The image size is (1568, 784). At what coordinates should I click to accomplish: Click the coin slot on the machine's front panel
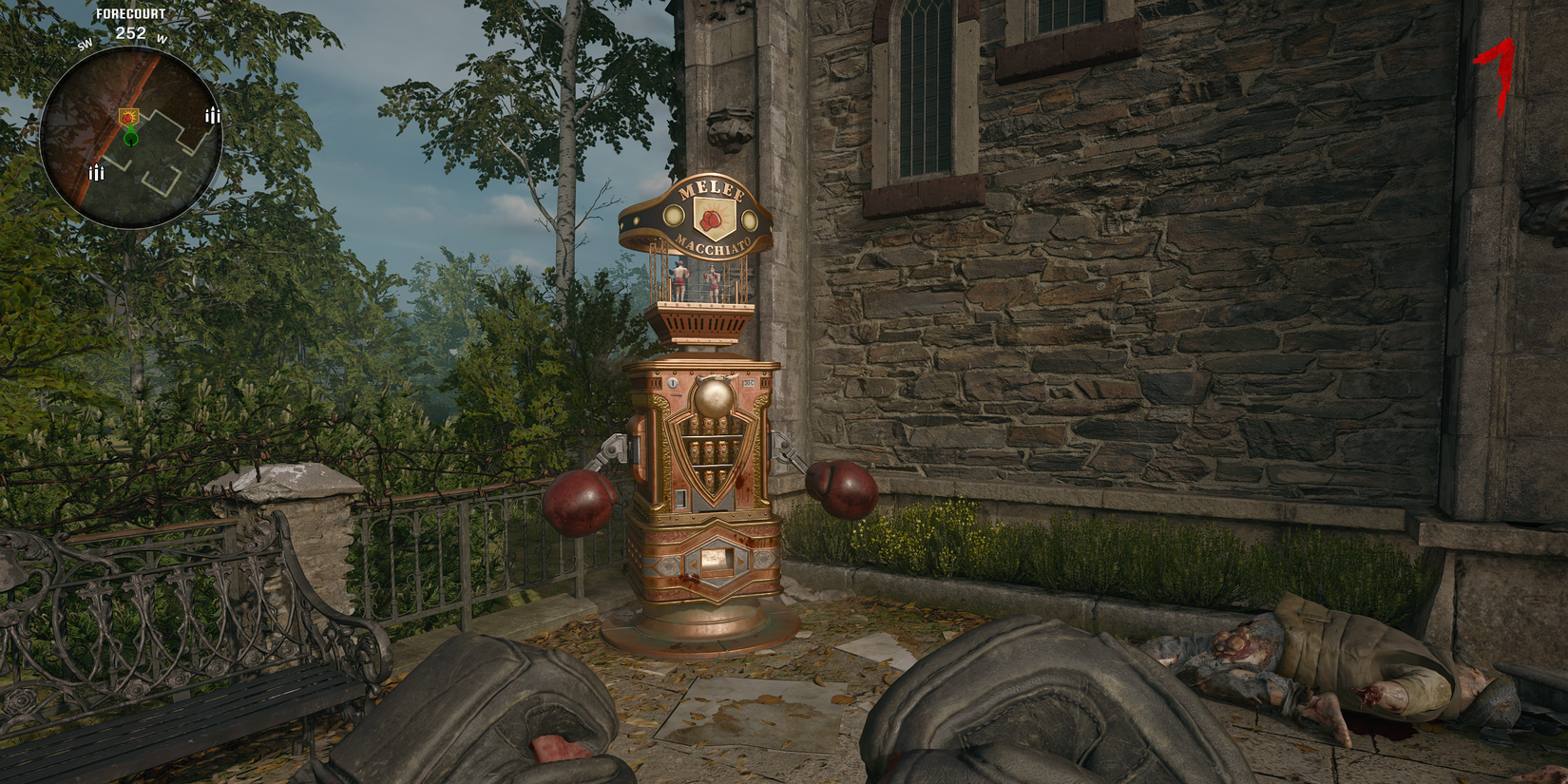coord(673,383)
